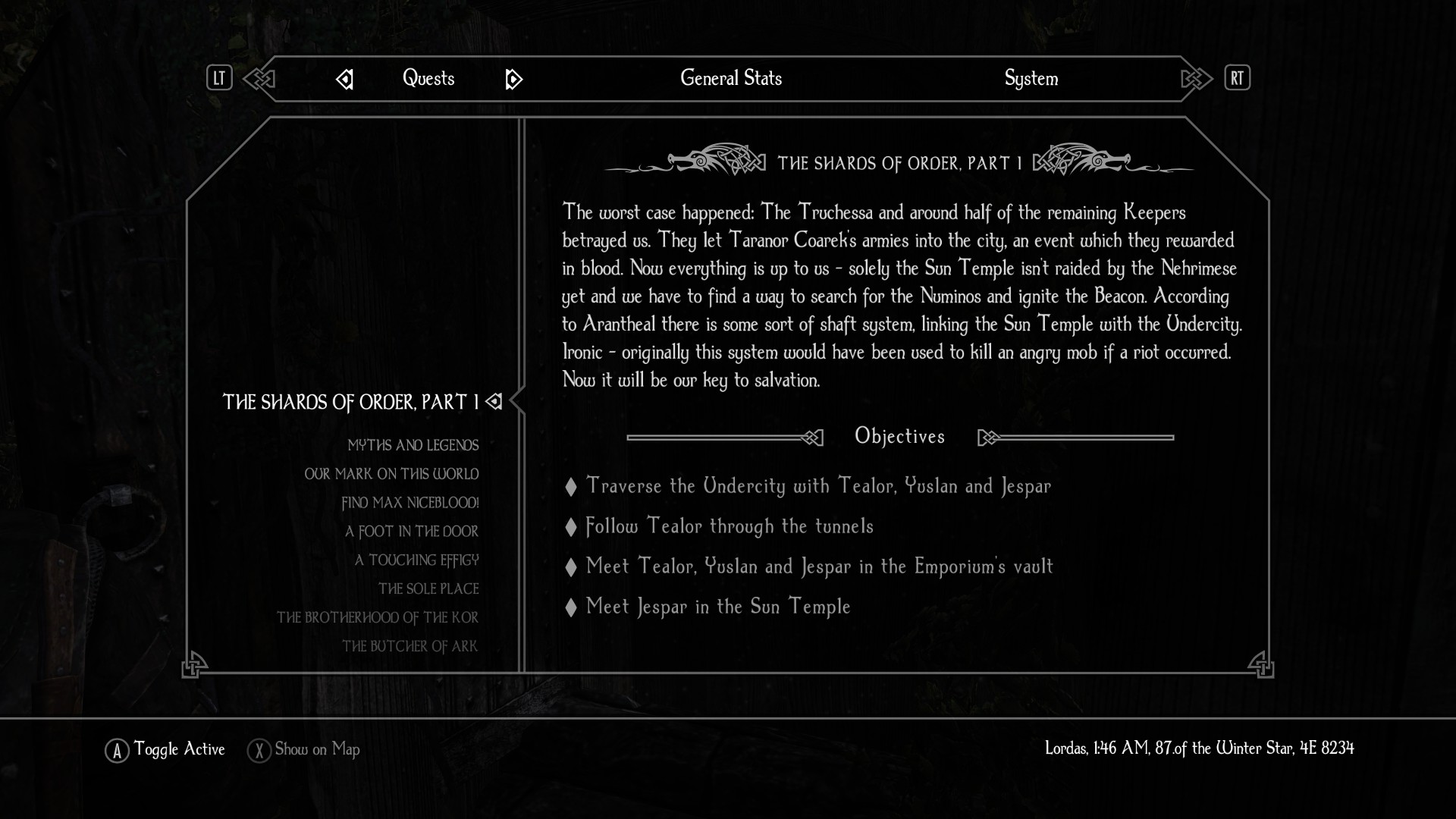Click the right arrow beside Quests
Image resolution: width=1456 pixels, height=819 pixels.
[x=513, y=79]
